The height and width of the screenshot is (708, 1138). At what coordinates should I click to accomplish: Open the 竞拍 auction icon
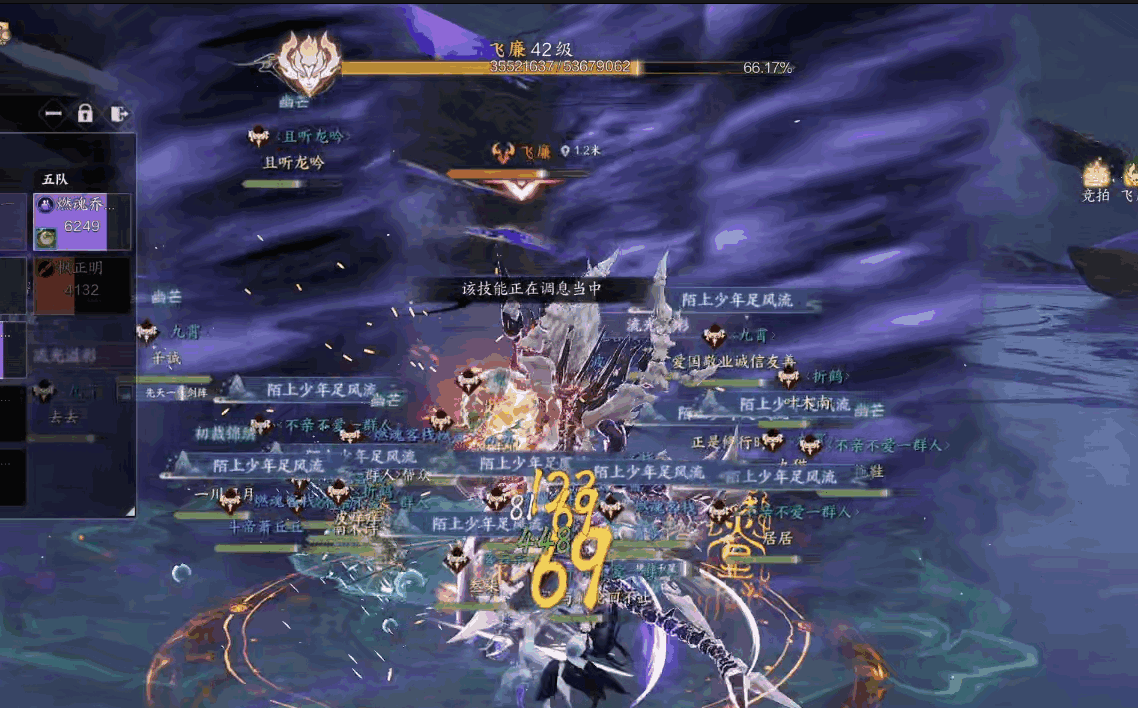point(1097,176)
